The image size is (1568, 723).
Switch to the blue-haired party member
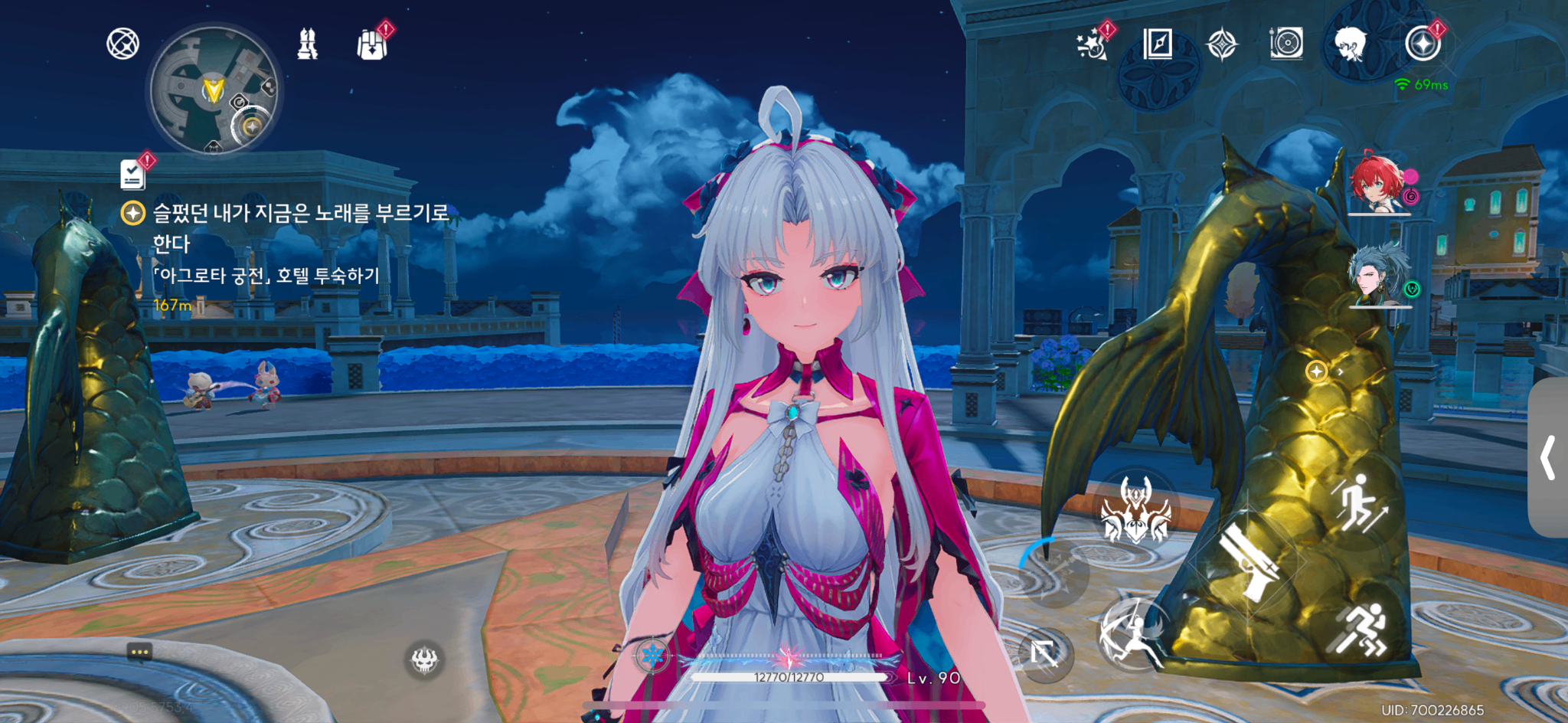(1377, 276)
